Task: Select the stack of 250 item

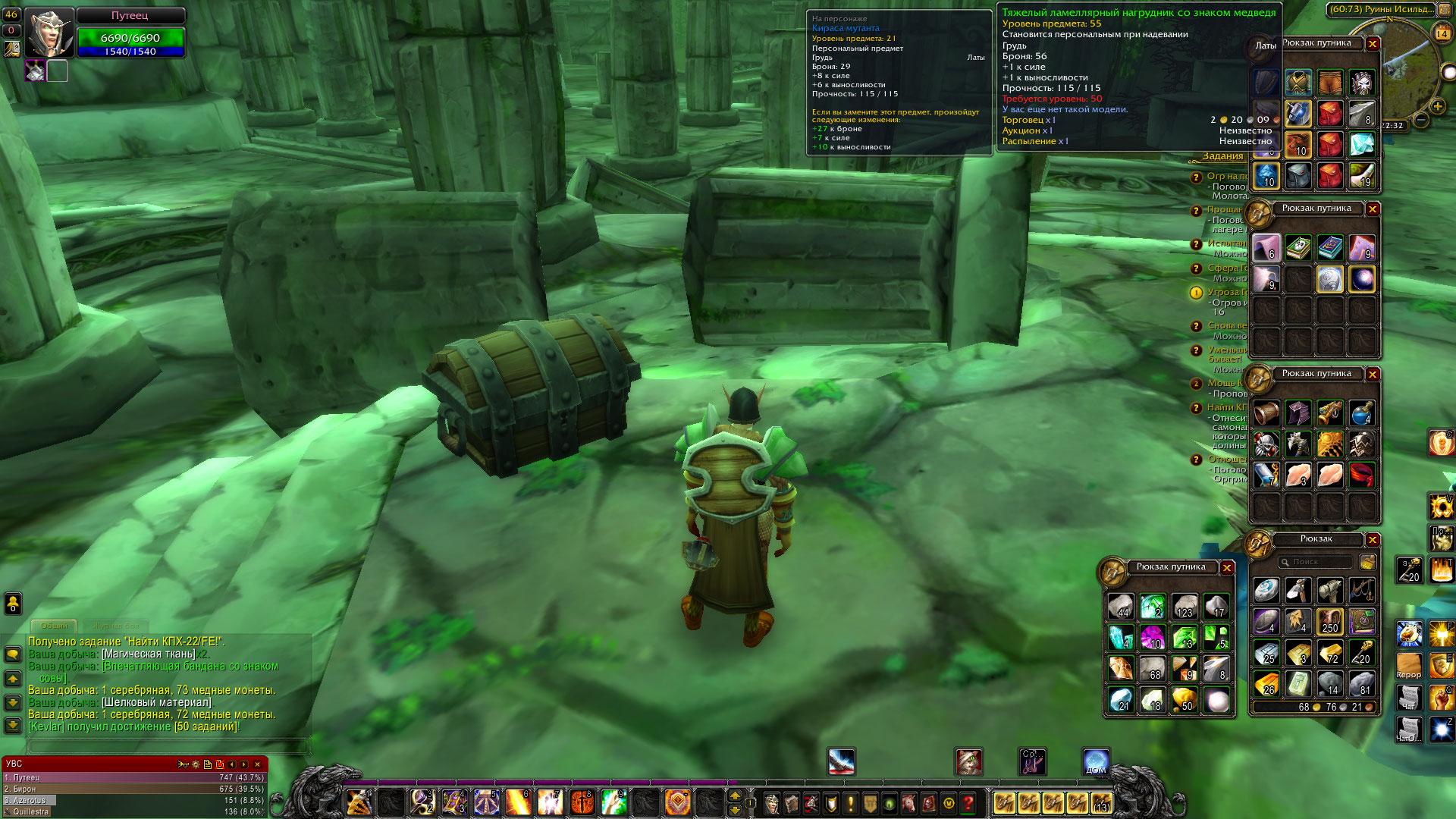Action: pos(1330,621)
